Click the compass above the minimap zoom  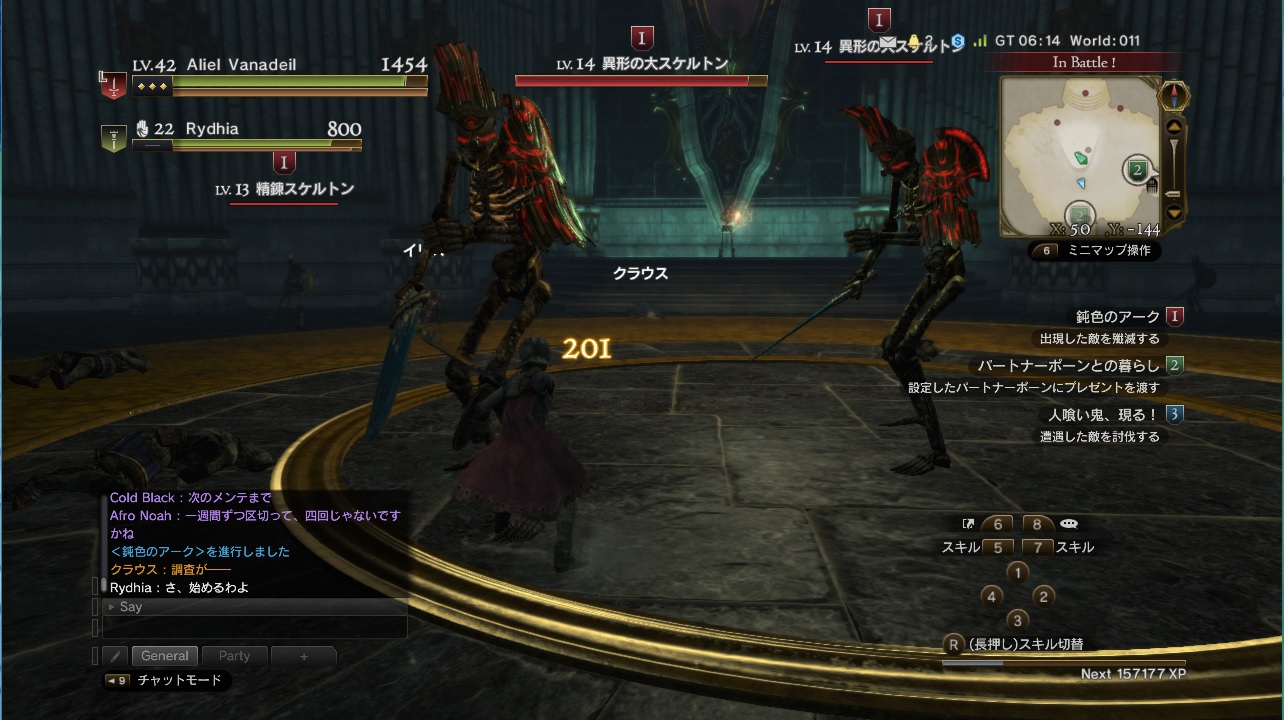1173,97
